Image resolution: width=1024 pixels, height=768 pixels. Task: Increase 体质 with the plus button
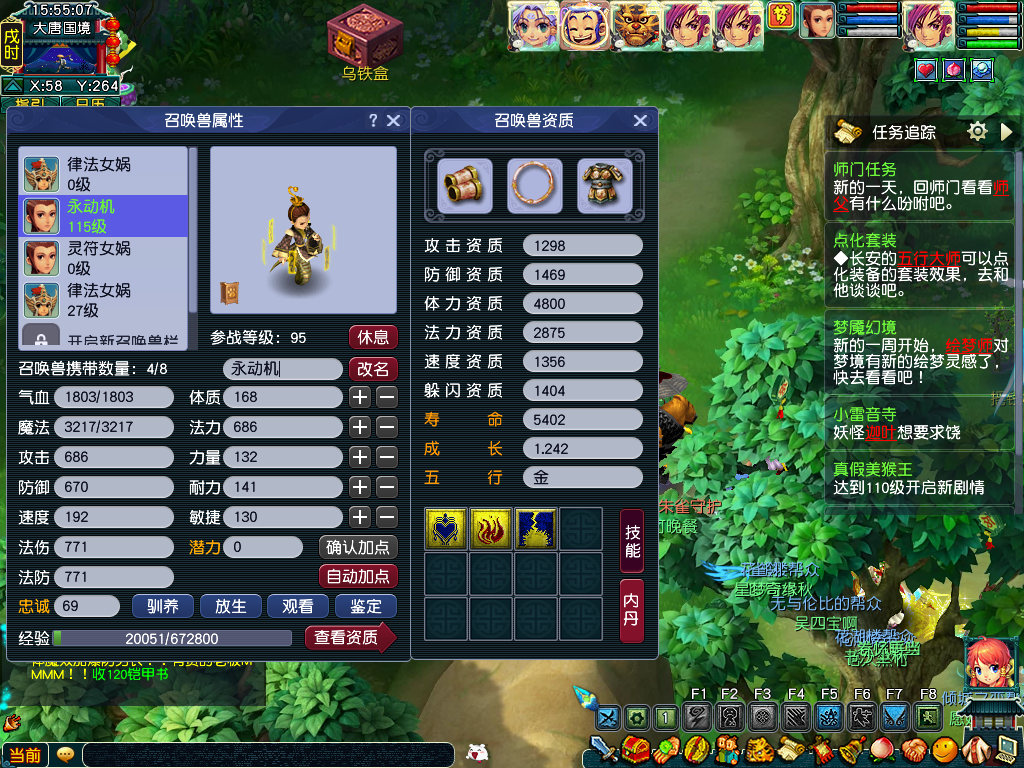pos(360,397)
